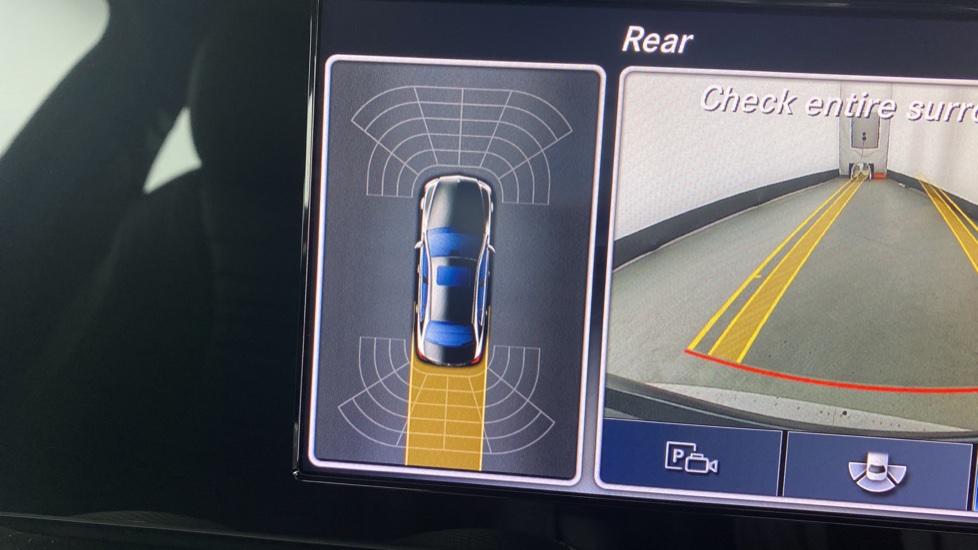Tap the top-down parking sensor diagram
Screen dimensions: 978x550
tap(457, 268)
